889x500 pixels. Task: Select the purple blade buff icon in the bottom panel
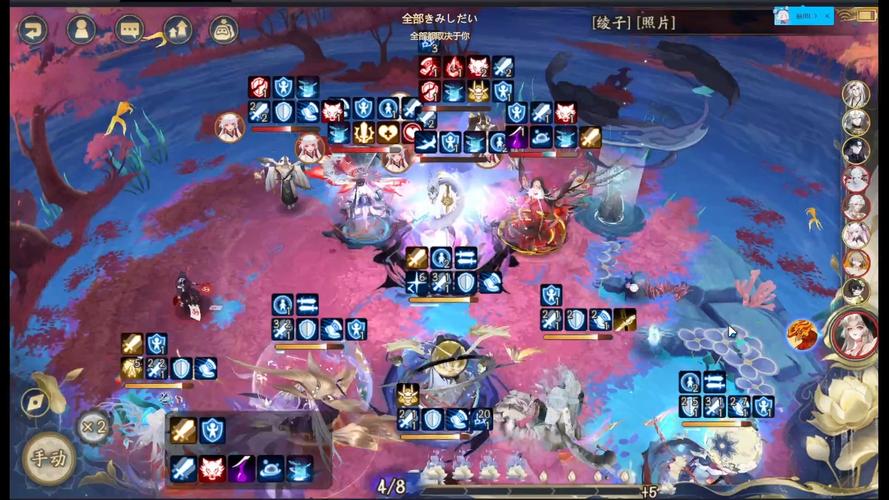pyautogui.click(x=241, y=468)
